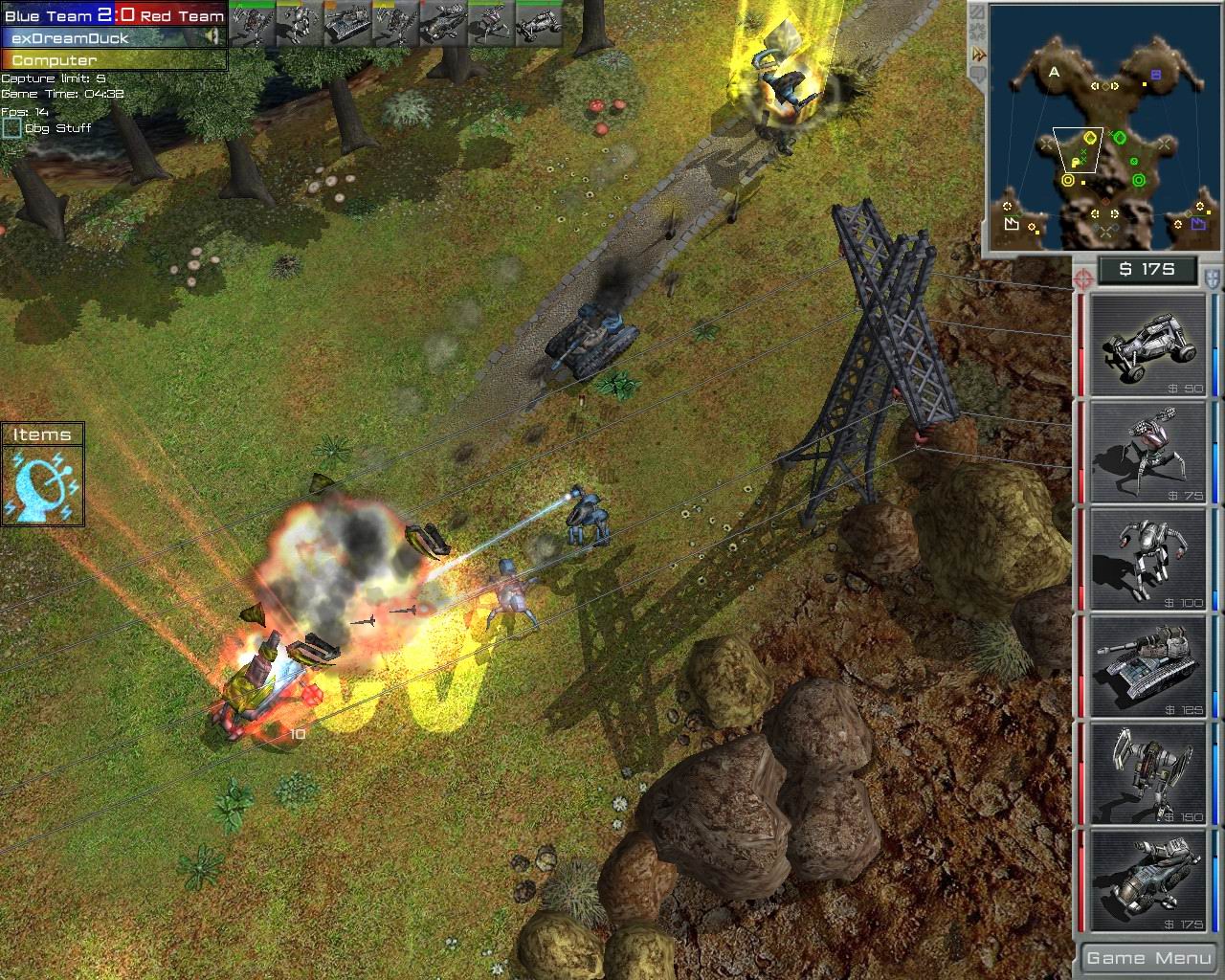Click the $175 funds display
1225x980 pixels.
point(1147,269)
